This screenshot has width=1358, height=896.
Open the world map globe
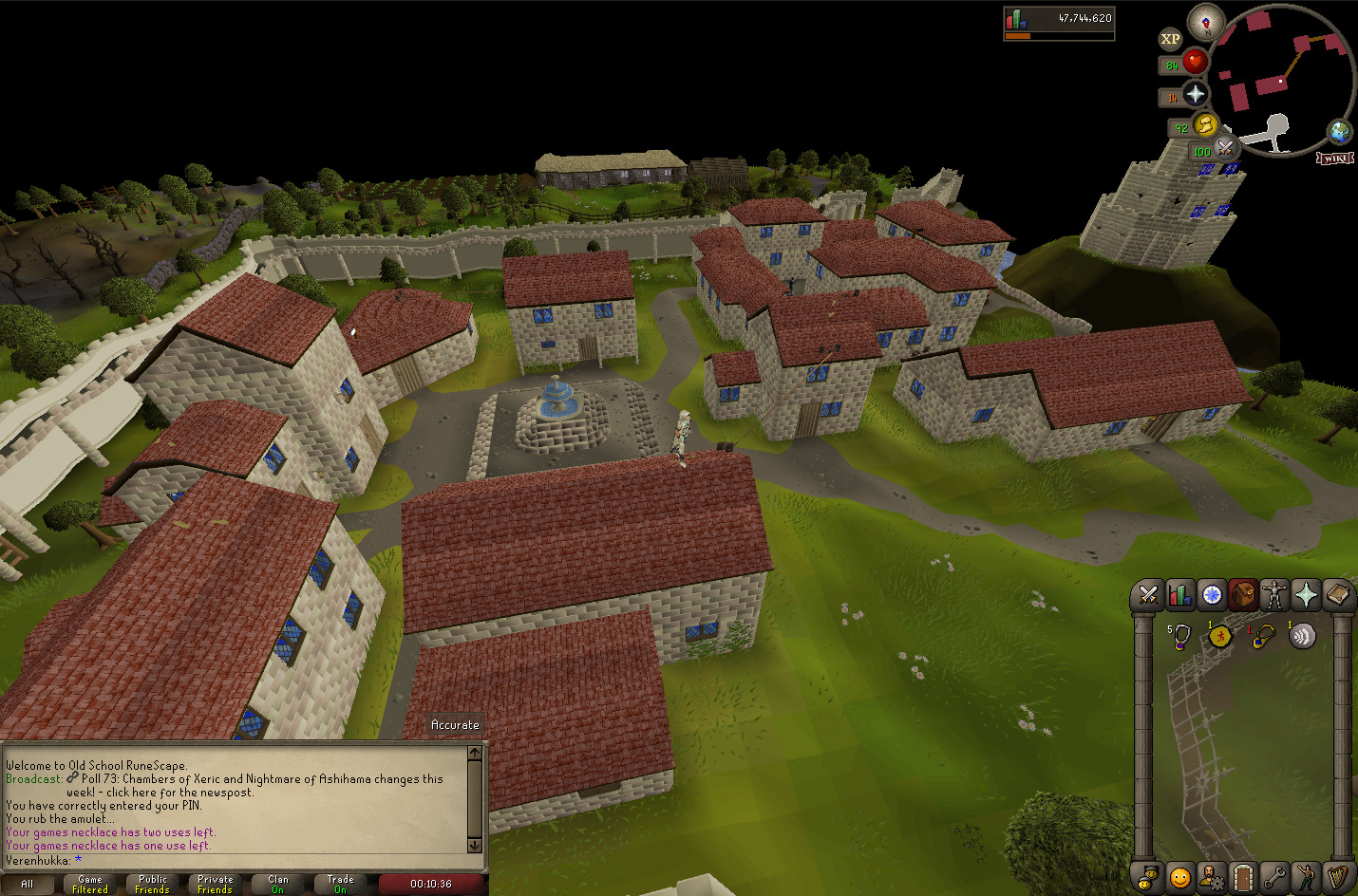pyautogui.click(x=1340, y=131)
